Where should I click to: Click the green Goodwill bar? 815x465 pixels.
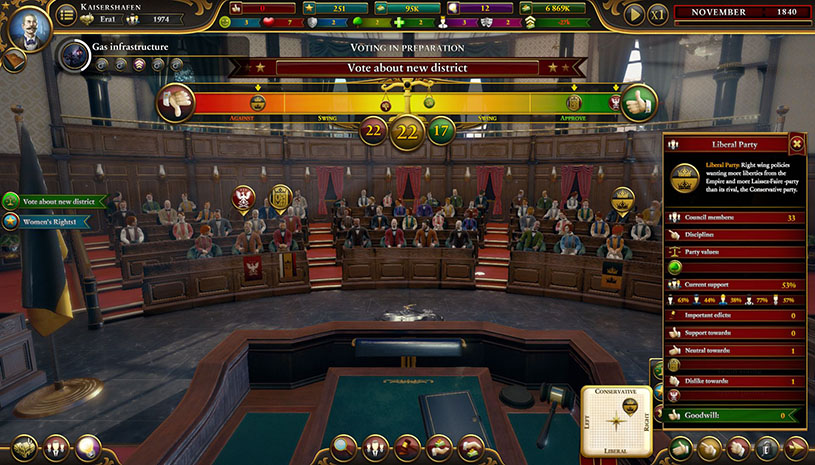pyautogui.click(x=737, y=414)
